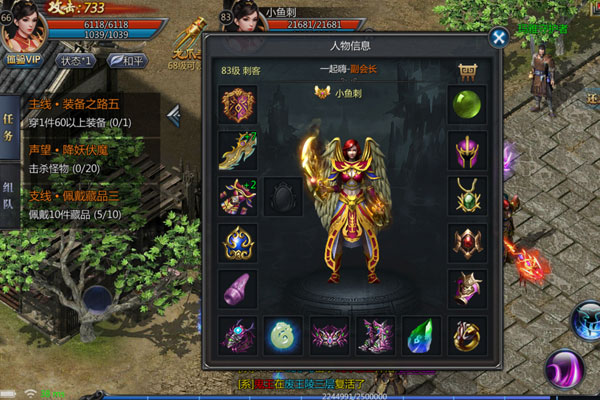Image resolution: width=600 pixels, height=400 pixels.
Task: Select the purple and gold helmet slot
Action: coord(466,150)
